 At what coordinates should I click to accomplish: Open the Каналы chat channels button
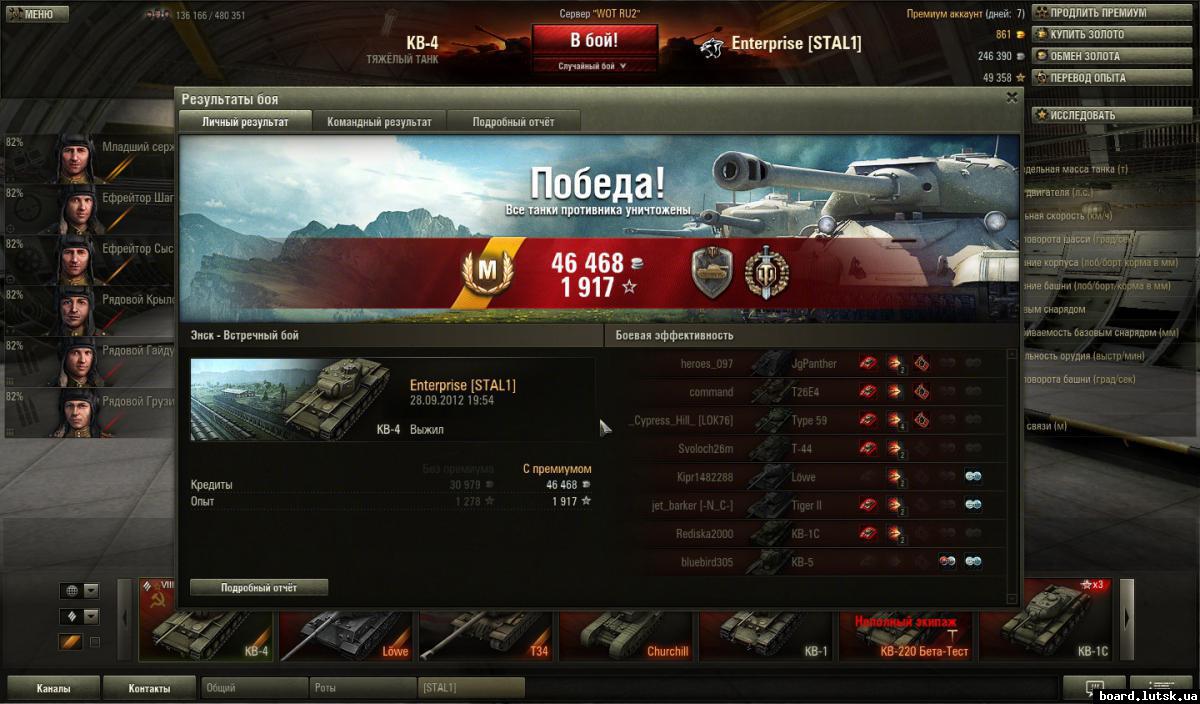pyautogui.click(x=53, y=688)
